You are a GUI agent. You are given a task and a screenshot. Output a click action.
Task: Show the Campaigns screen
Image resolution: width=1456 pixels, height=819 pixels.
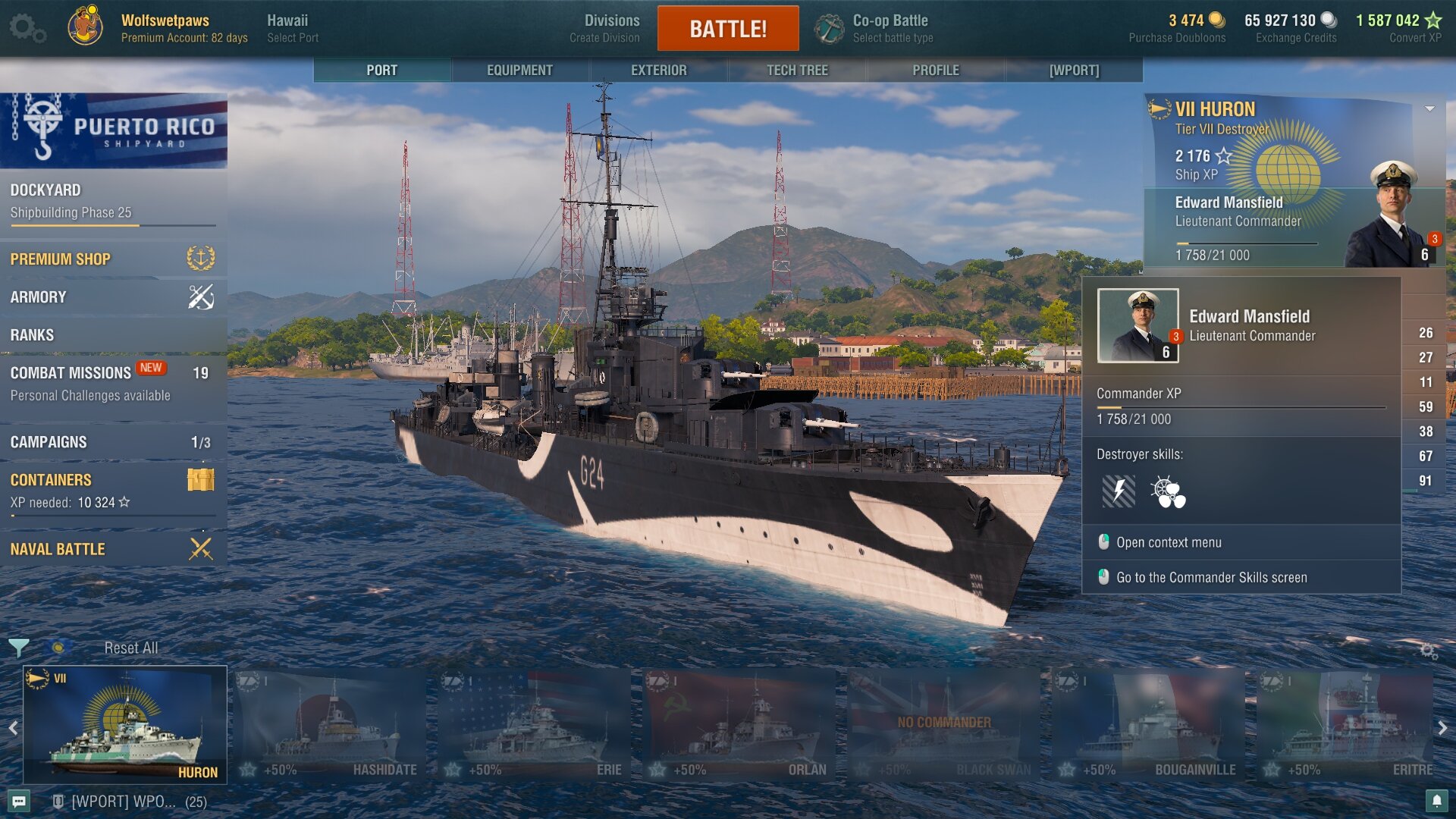(112, 441)
